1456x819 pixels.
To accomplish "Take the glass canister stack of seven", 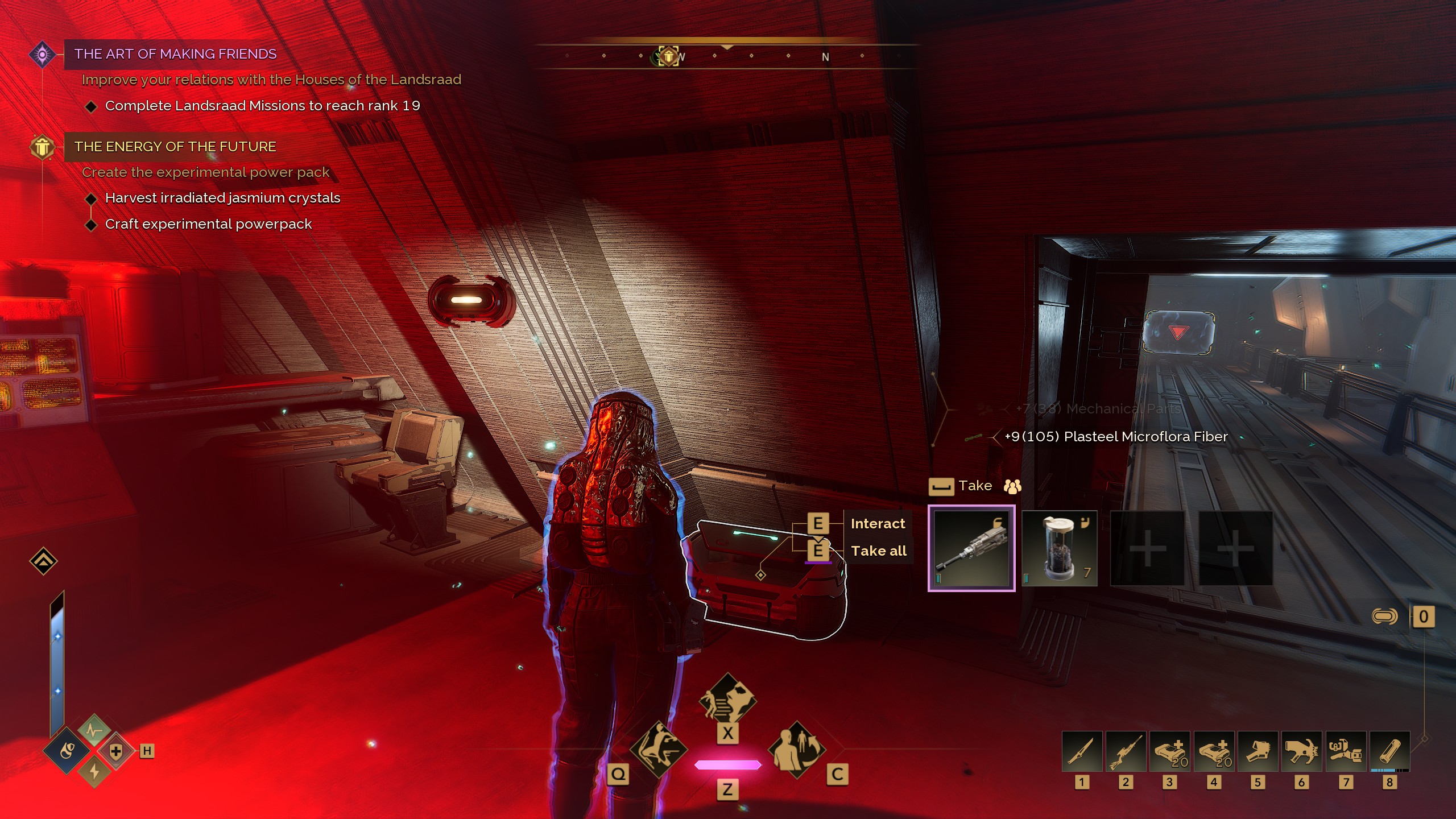I will (x=1059, y=548).
